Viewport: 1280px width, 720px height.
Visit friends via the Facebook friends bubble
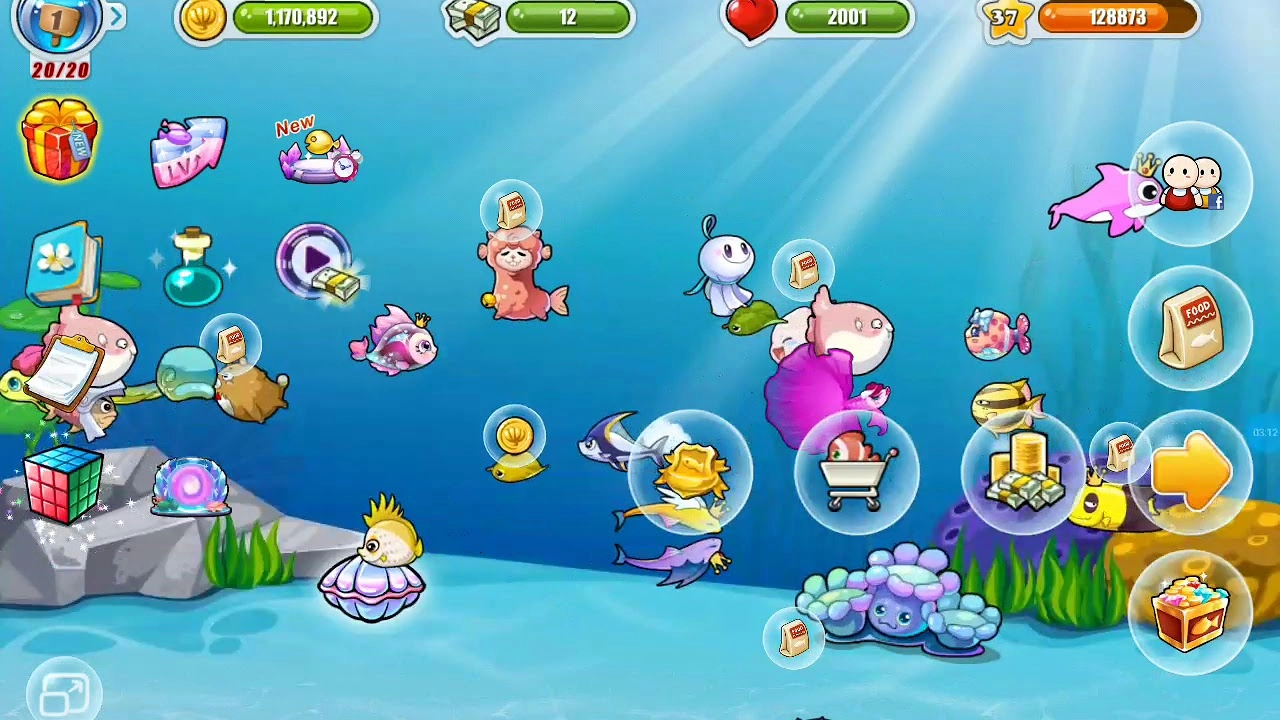pyautogui.click(x=1190, y=184)
